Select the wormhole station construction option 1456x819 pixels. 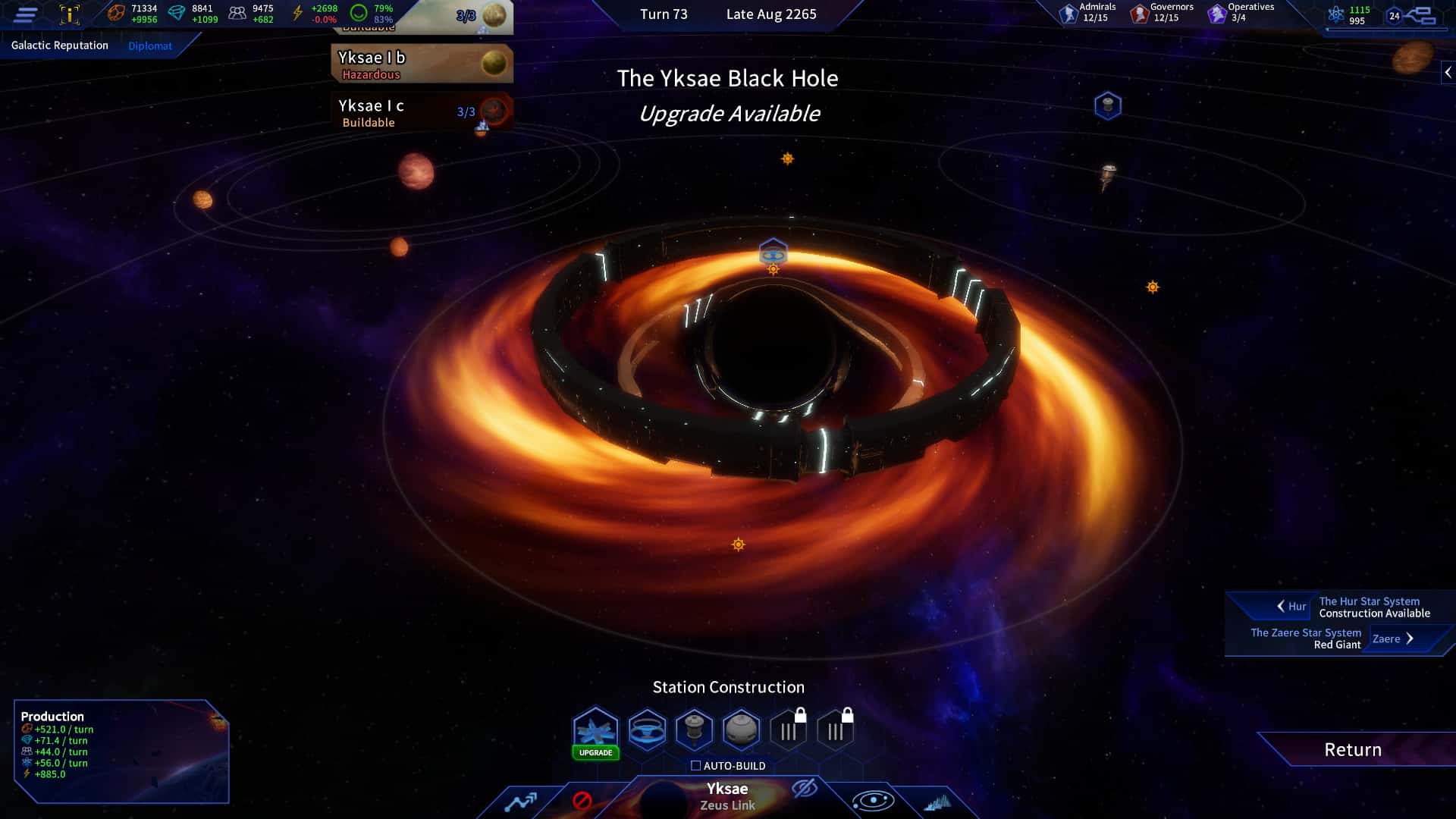pyautogui.click(x=648, y=730)
